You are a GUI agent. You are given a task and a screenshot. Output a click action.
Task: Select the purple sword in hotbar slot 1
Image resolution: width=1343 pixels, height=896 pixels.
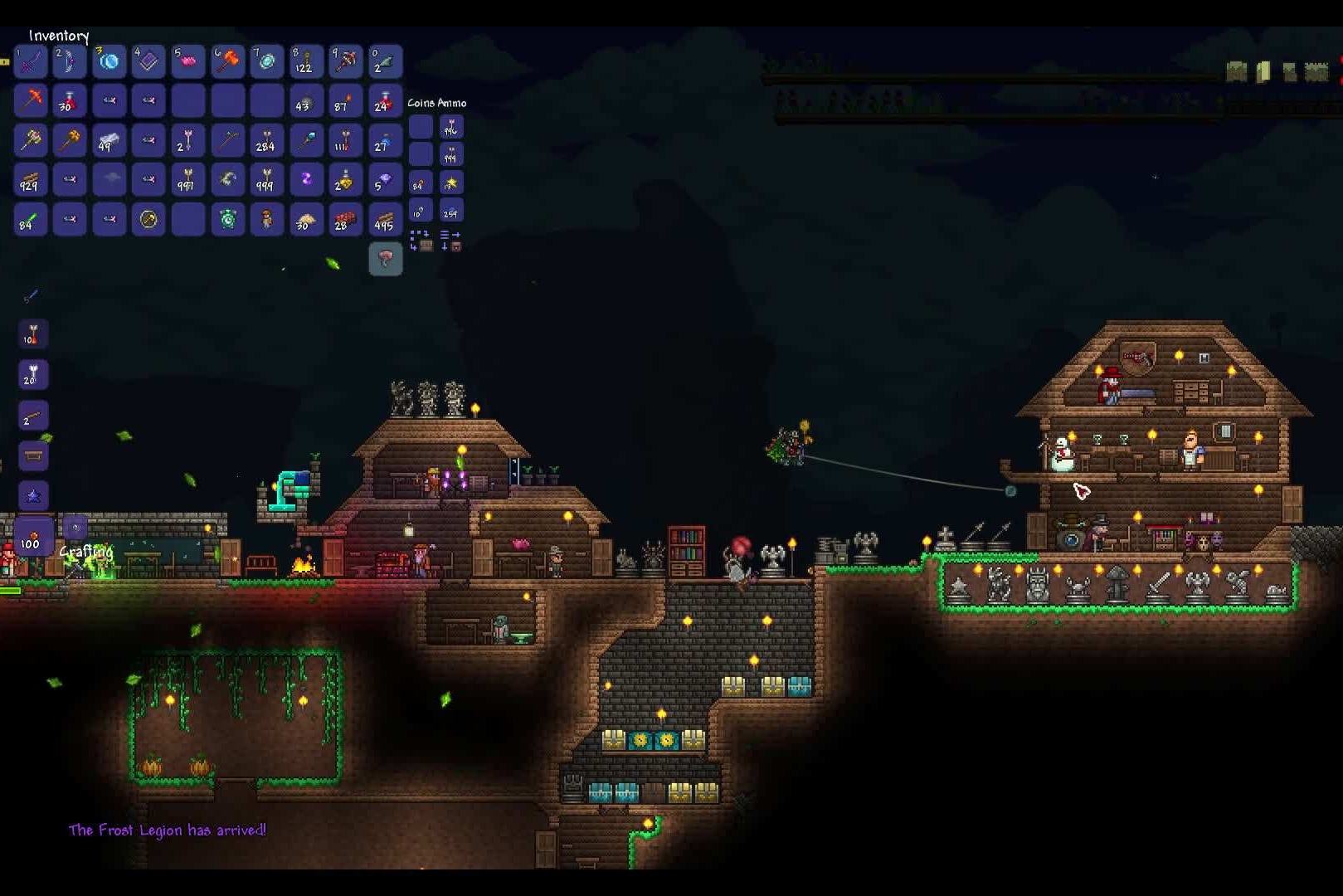pos(31,61)
